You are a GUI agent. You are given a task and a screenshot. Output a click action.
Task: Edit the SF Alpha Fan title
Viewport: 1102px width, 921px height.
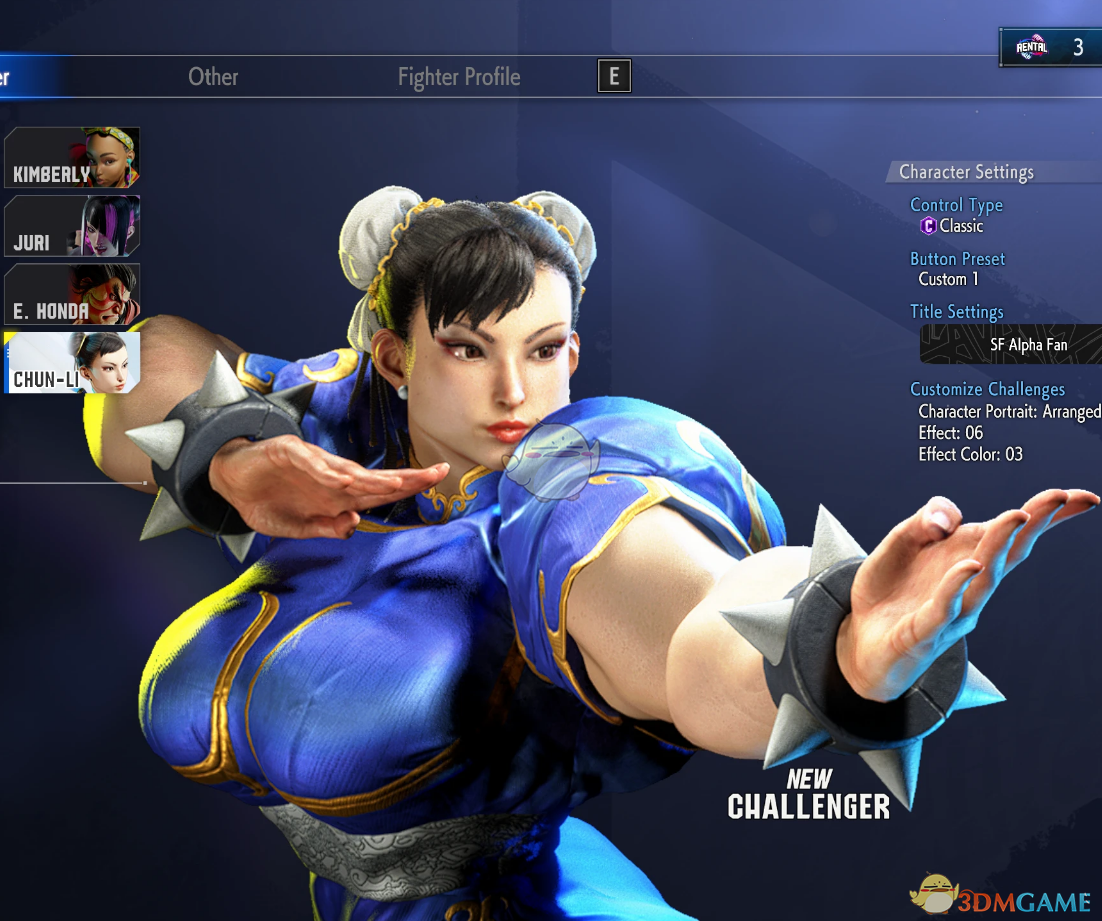tap(1012, 345)
